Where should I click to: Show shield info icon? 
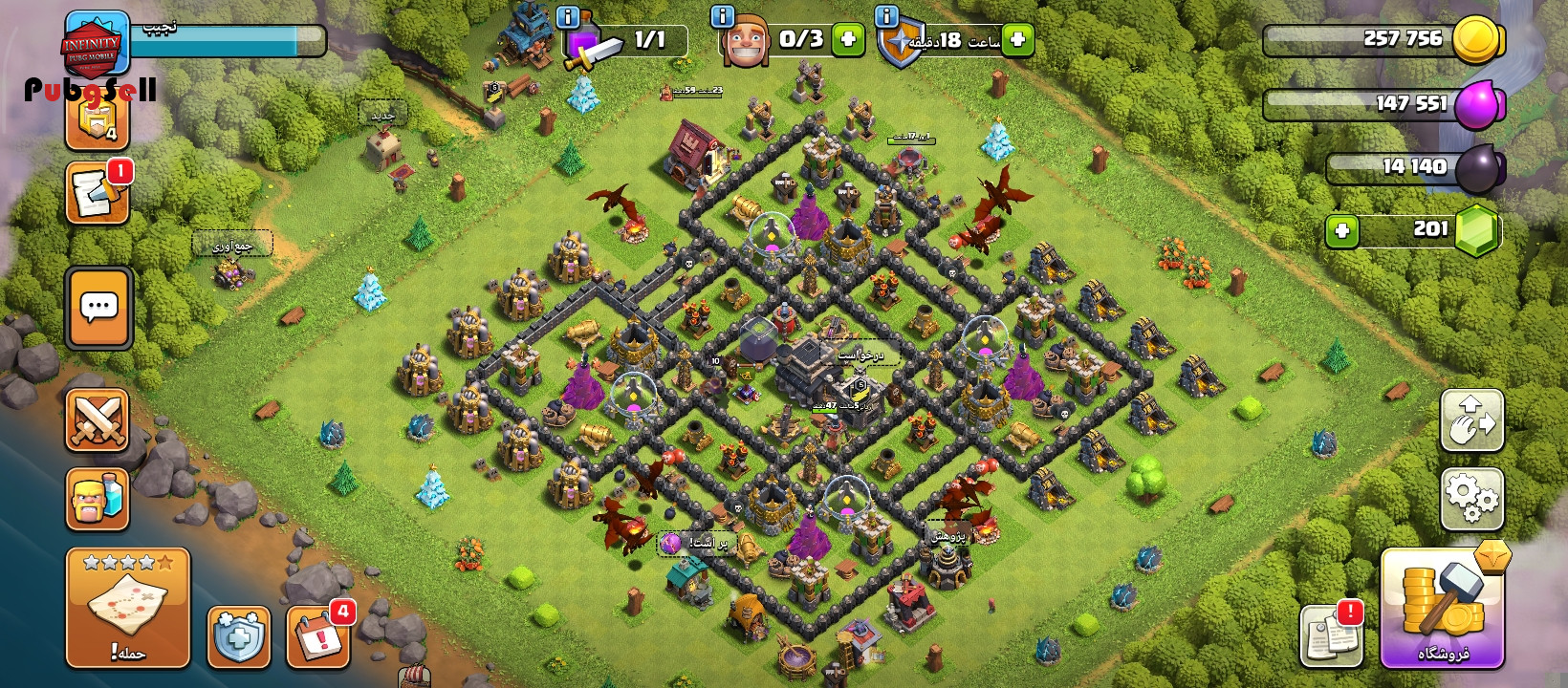tap(886, 16)
